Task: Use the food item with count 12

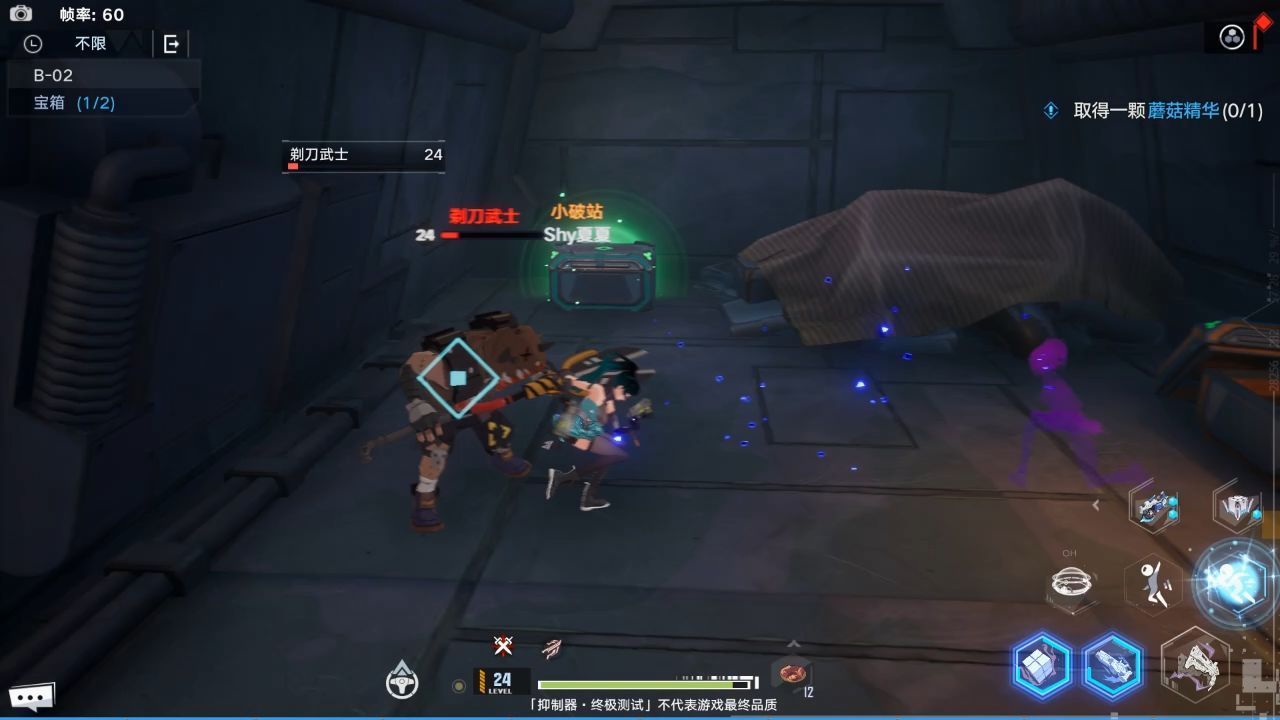Action: click(792, 674)
